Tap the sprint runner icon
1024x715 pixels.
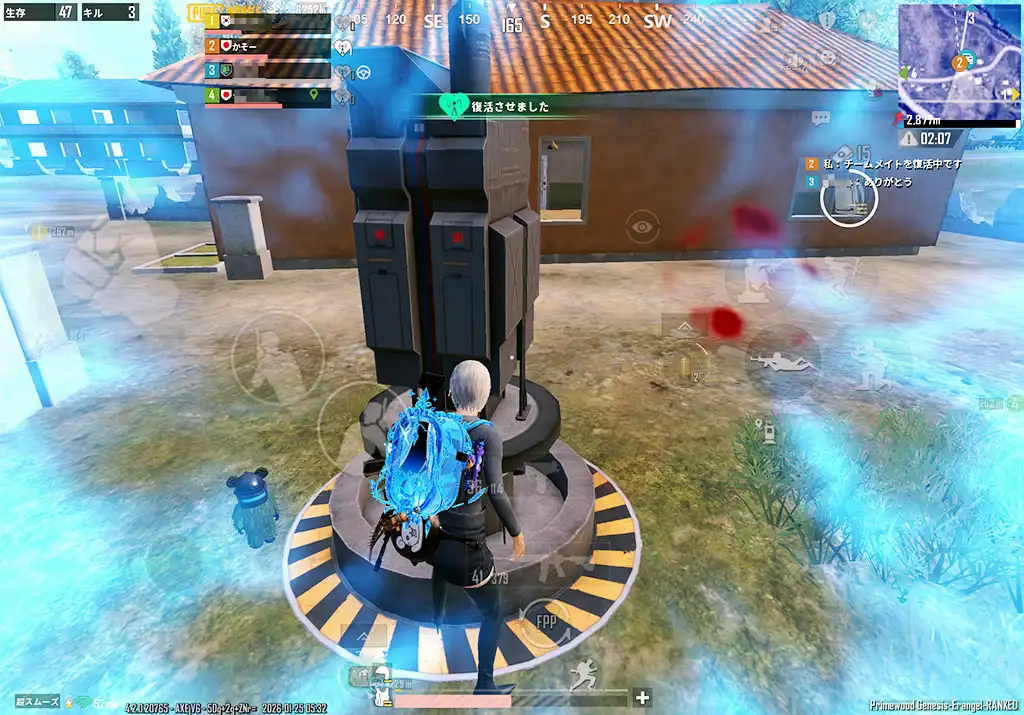[583, 679]
